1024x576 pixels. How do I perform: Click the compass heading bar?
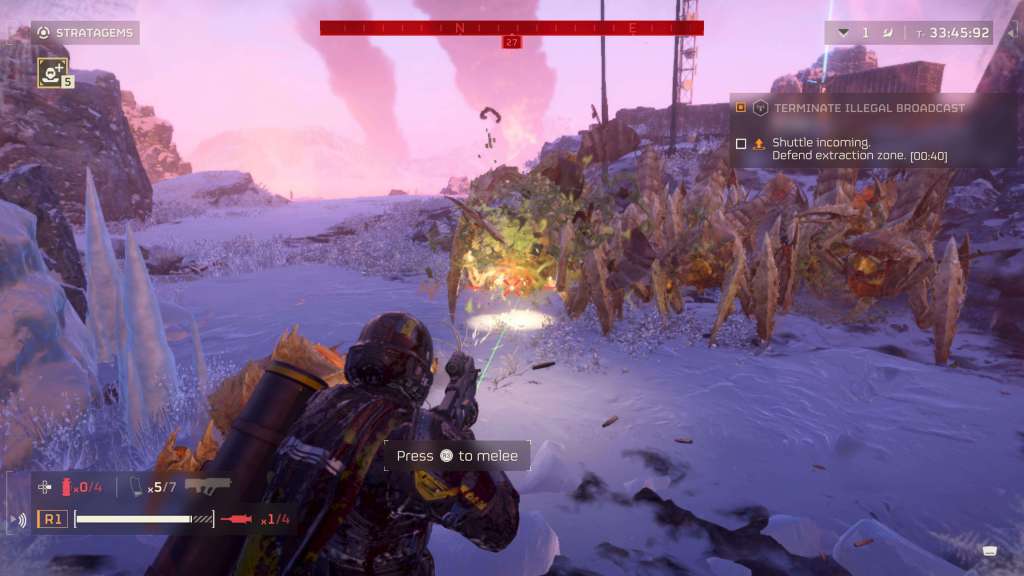click(x=511, y=28)
